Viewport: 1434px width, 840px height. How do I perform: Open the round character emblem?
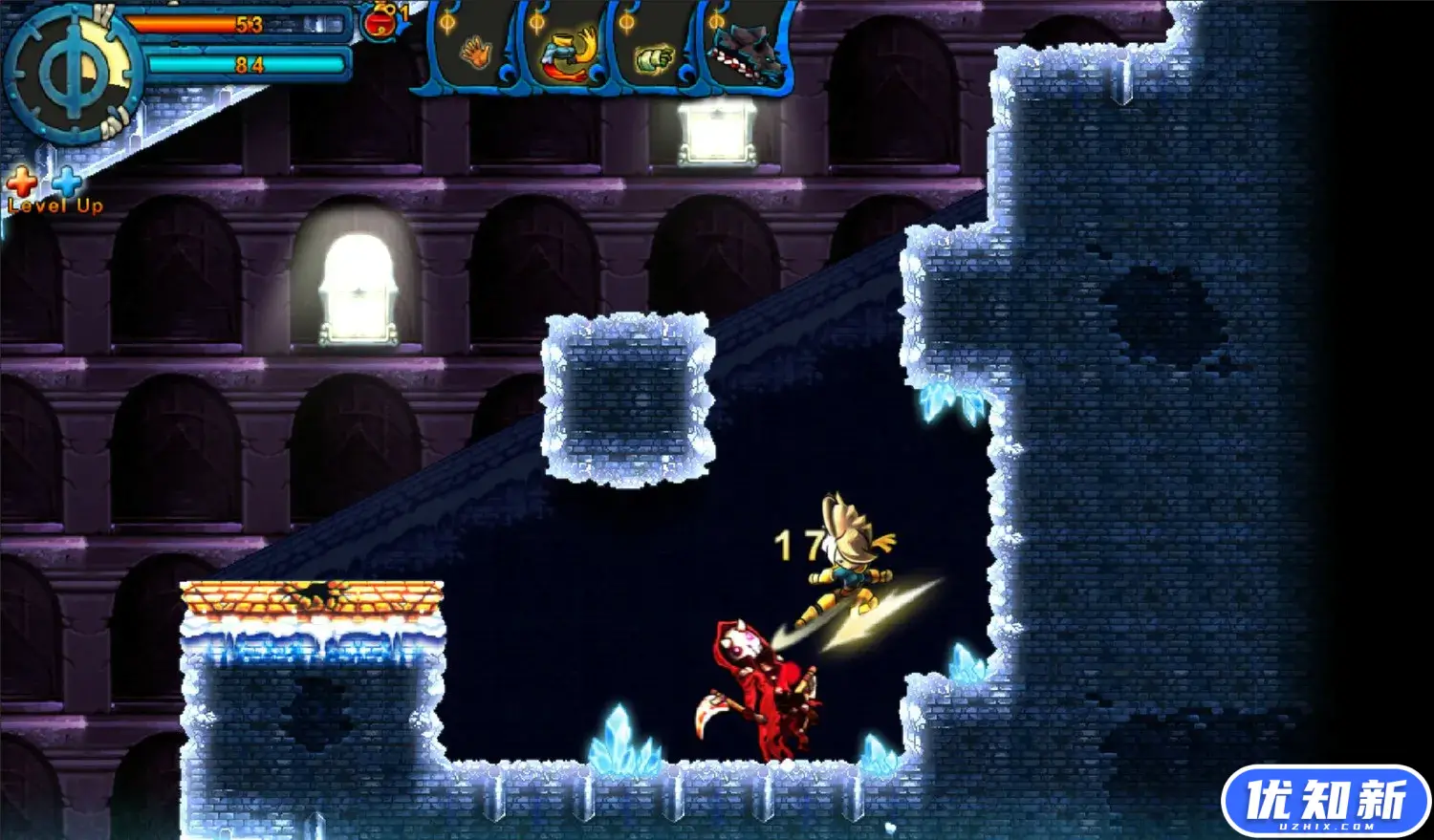(69, 73)
